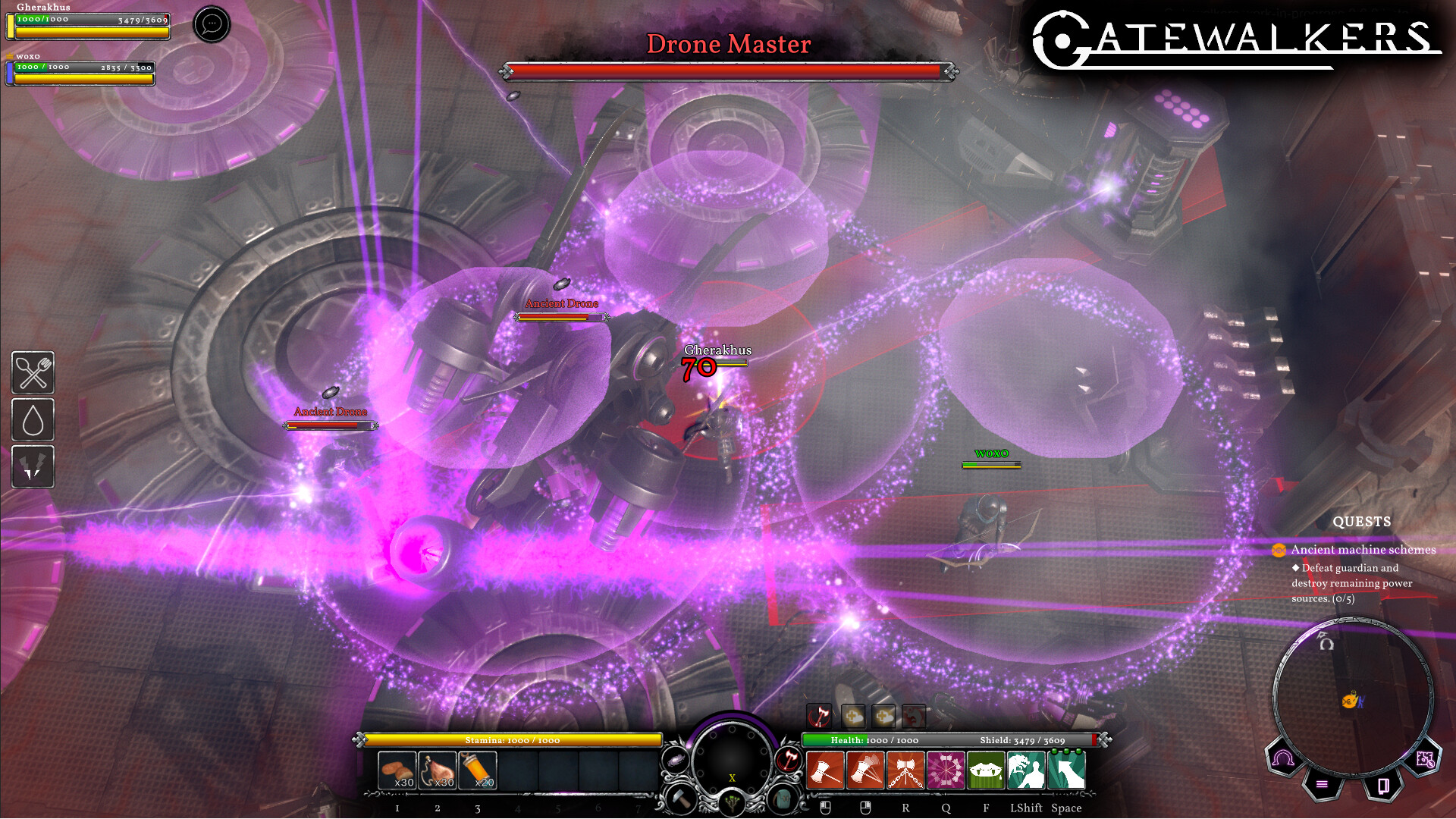Image resolution: width=1456 pixels, height=819 pixels.
Task: Open the journal book icon below the minimap
Action: click(1384, 786)
